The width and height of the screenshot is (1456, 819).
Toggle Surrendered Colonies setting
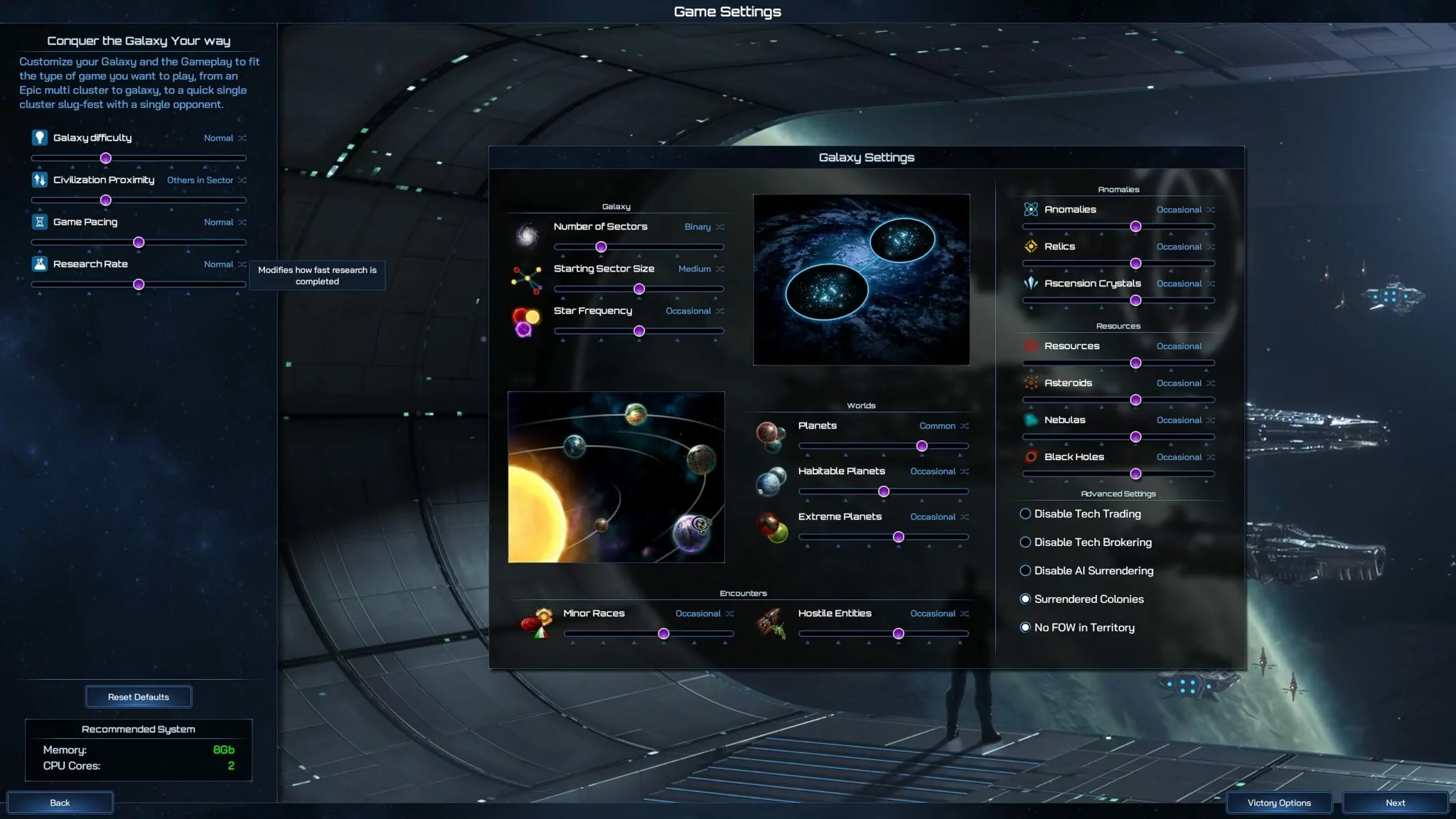[x=1025, y=599]
